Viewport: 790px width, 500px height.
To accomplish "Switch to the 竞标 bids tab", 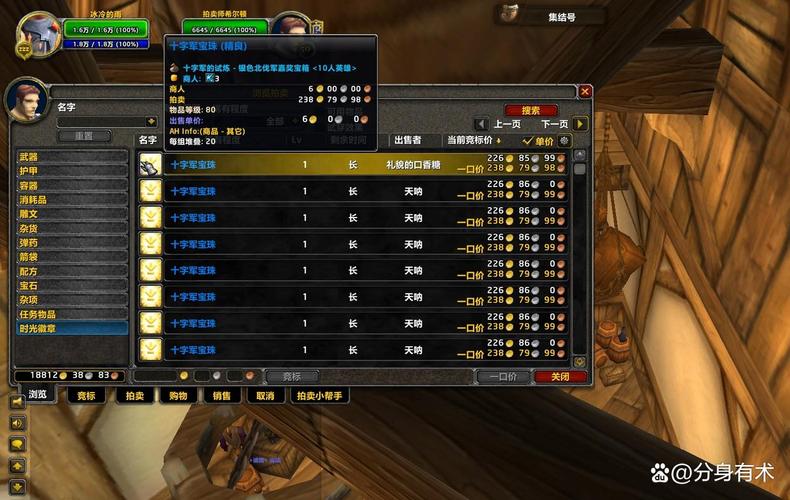I will tap(86, 396).
